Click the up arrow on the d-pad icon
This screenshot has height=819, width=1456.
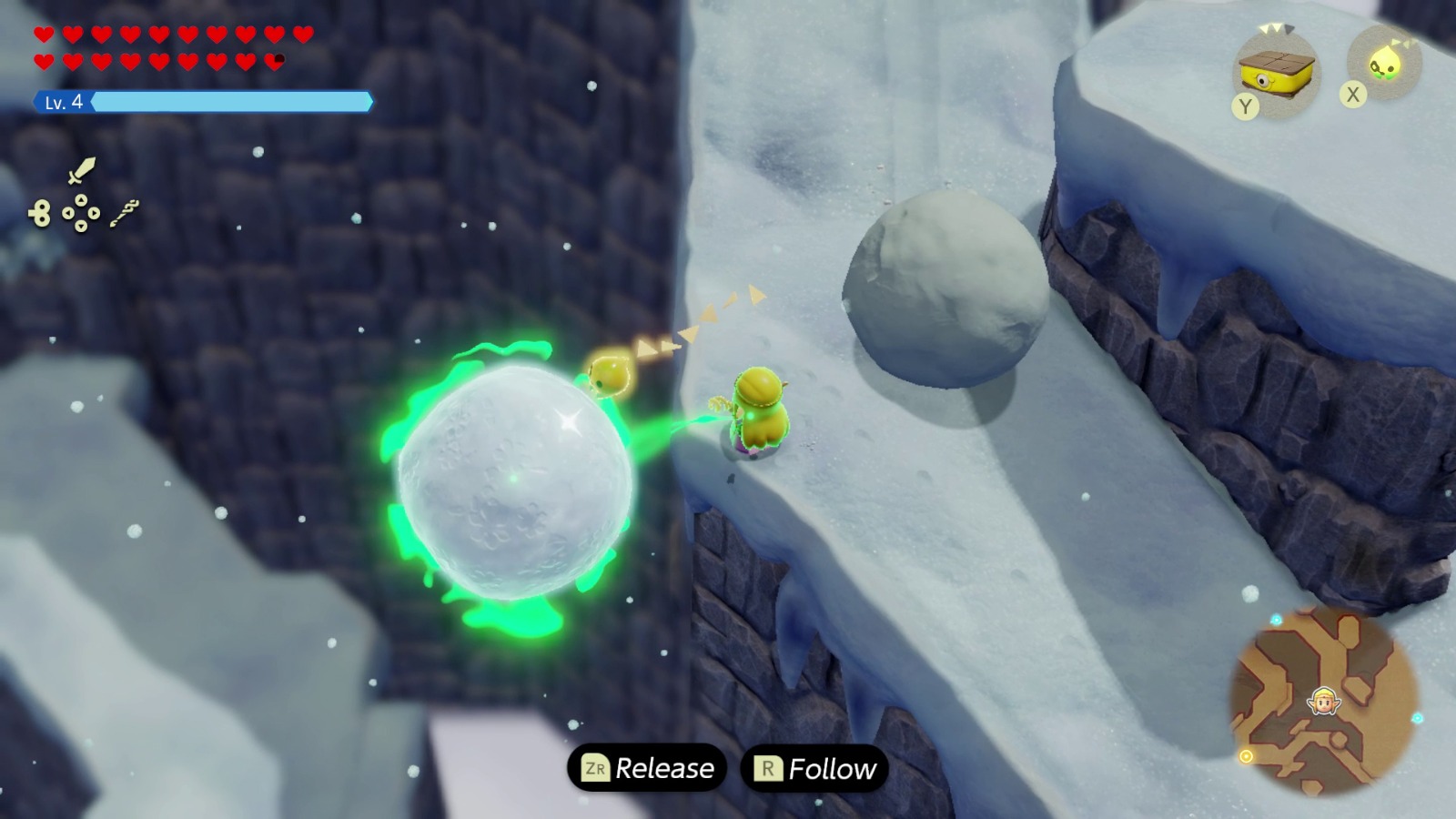[x=81, y=199]
